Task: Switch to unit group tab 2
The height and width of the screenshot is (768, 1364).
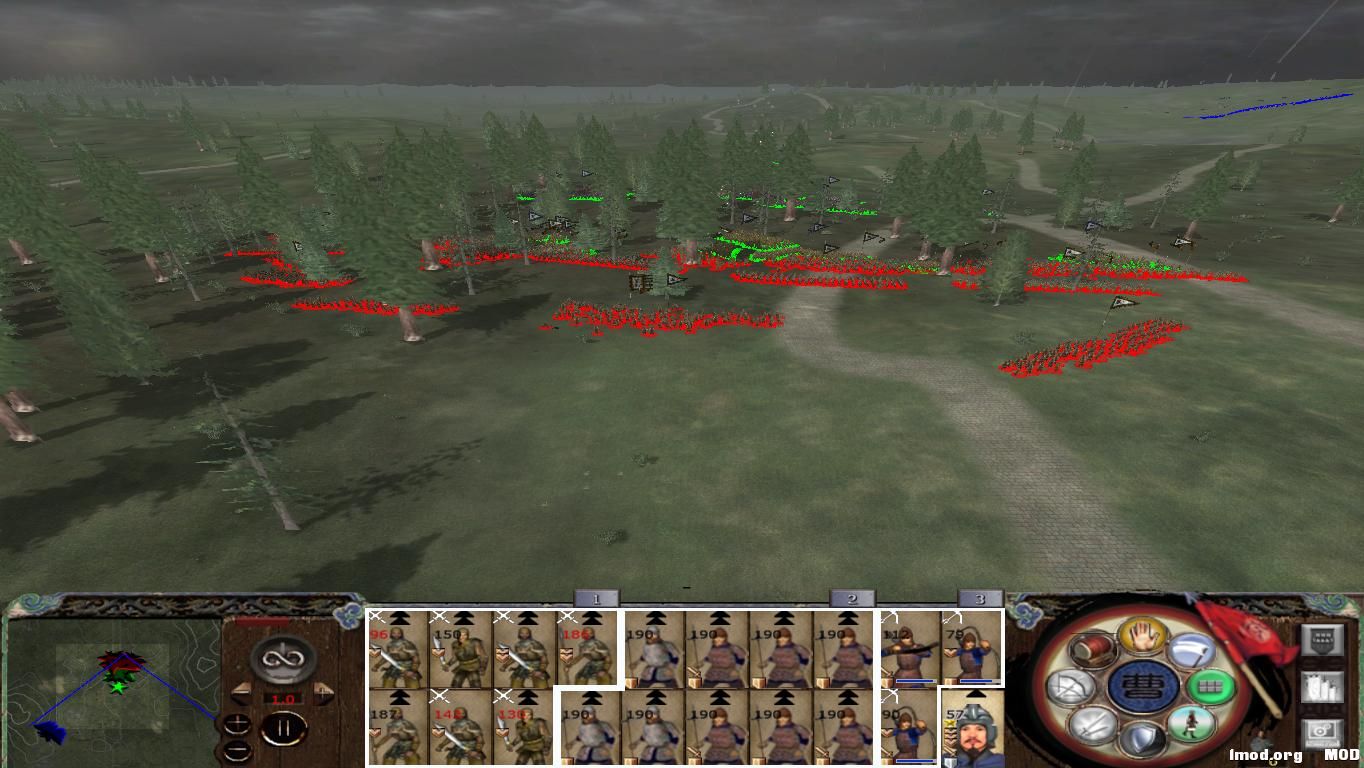Action: click(849, 596)
